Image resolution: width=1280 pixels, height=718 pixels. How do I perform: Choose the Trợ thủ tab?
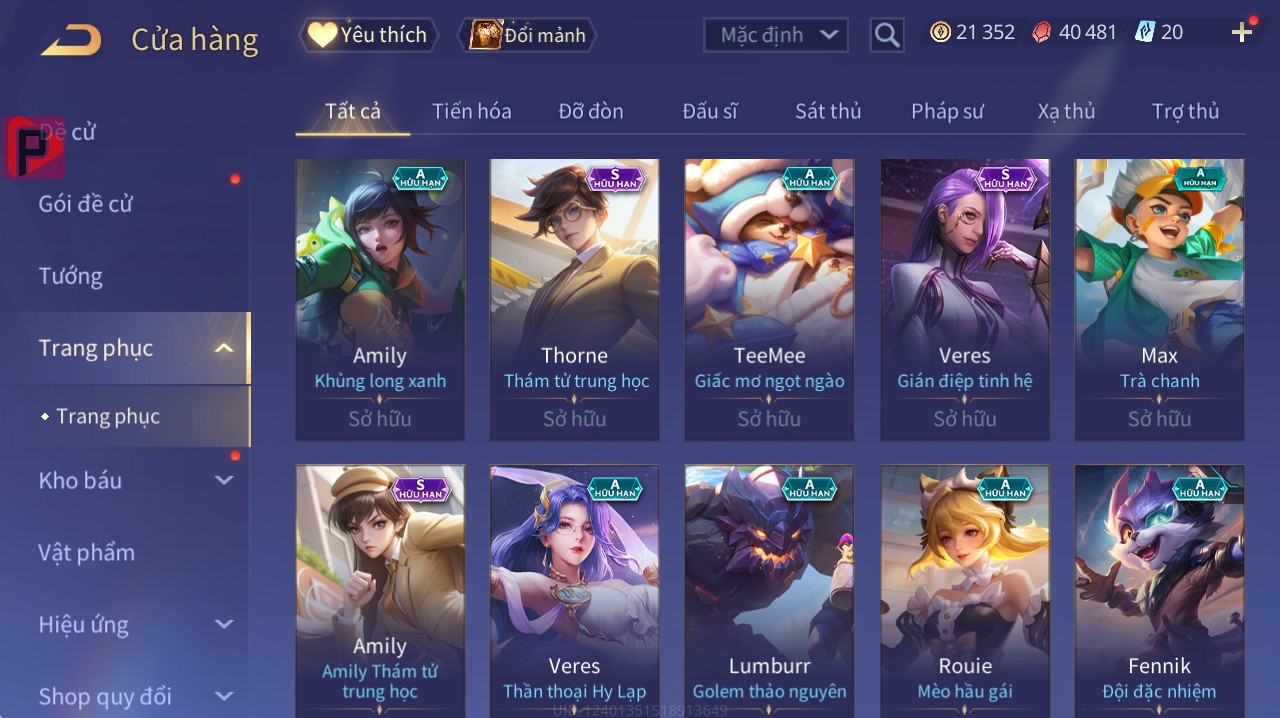pos(1185,111)
